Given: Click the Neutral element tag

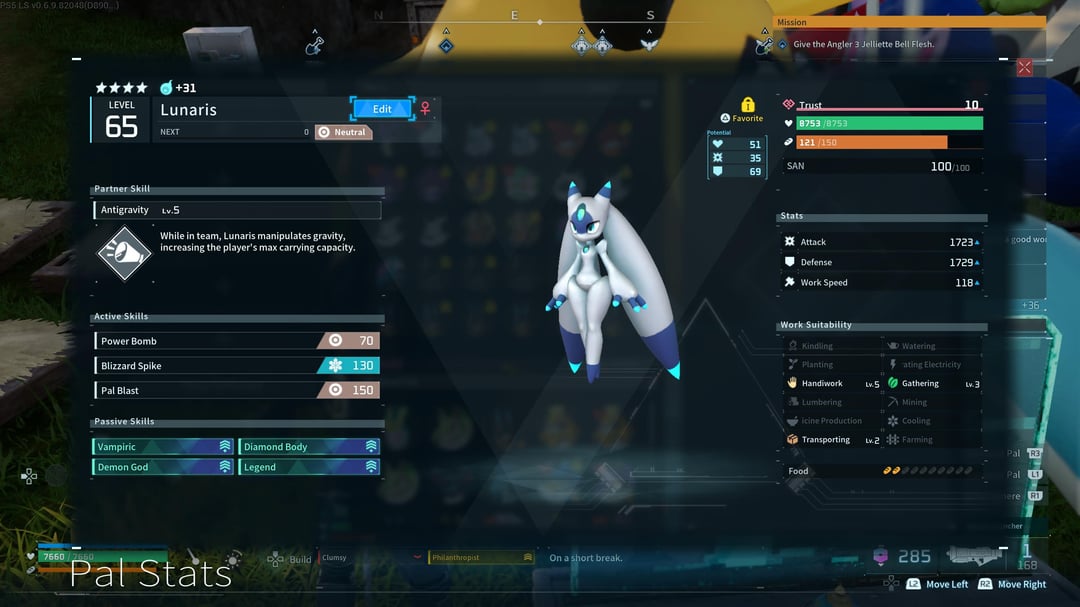Looking at the screenshot, I should (x=343, y=132).
